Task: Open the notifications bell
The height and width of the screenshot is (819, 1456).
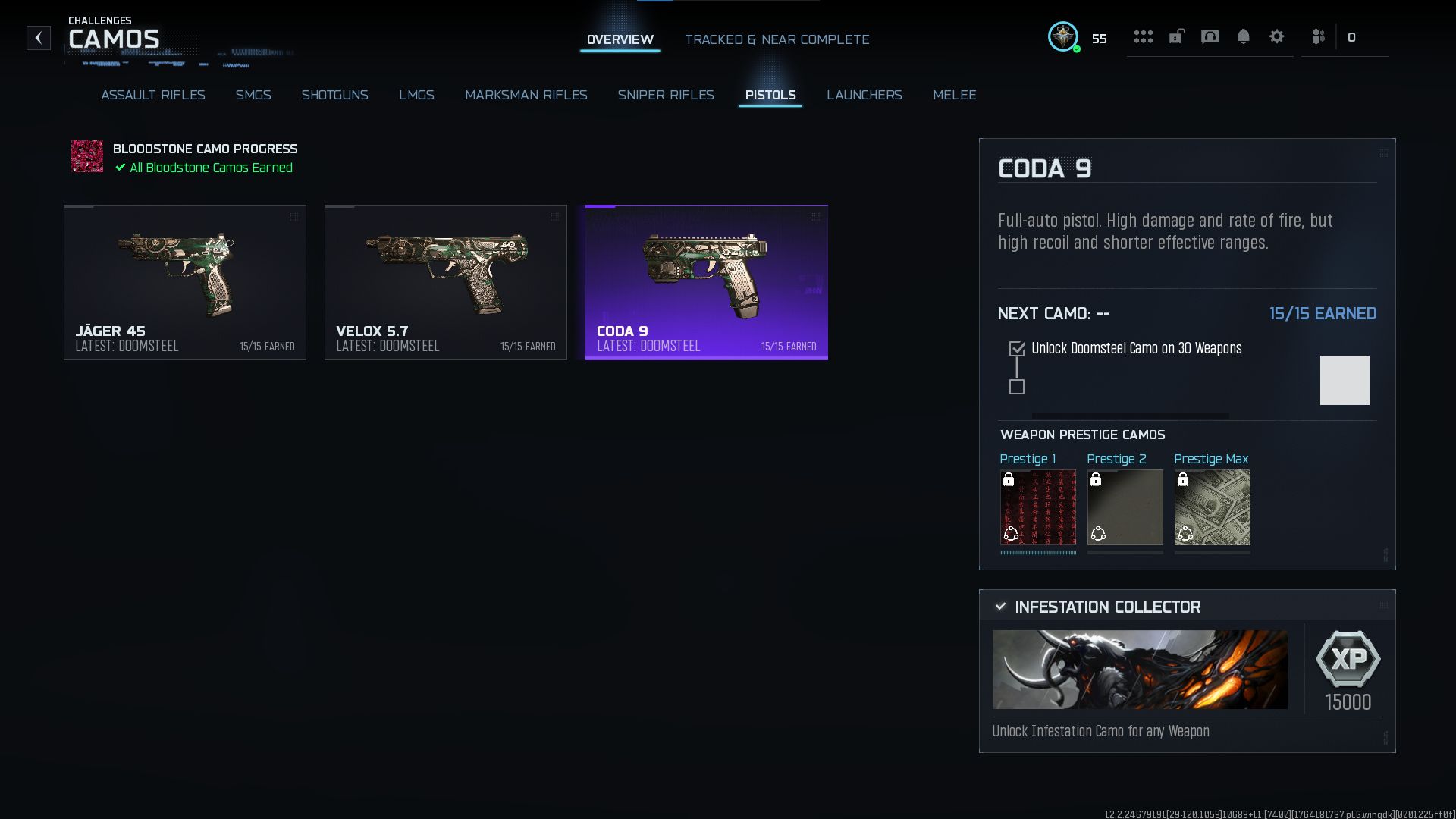Action: click(x=1243, y=36)
